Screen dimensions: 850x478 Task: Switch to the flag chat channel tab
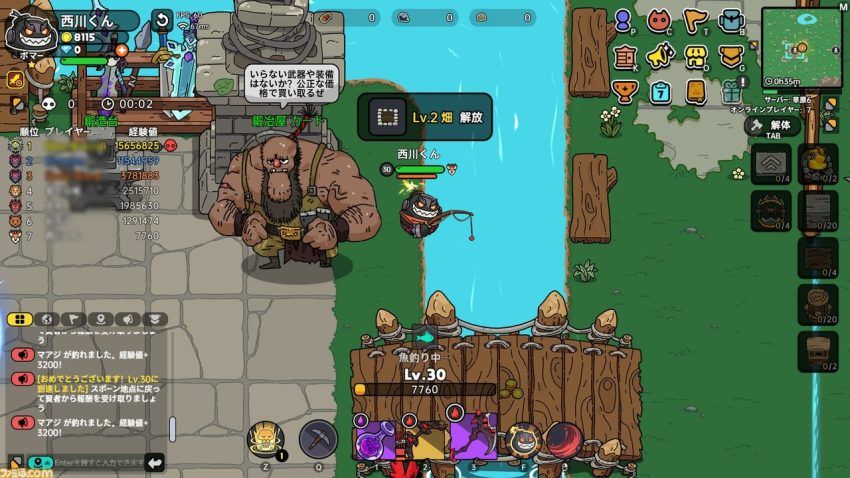(73, 319)
